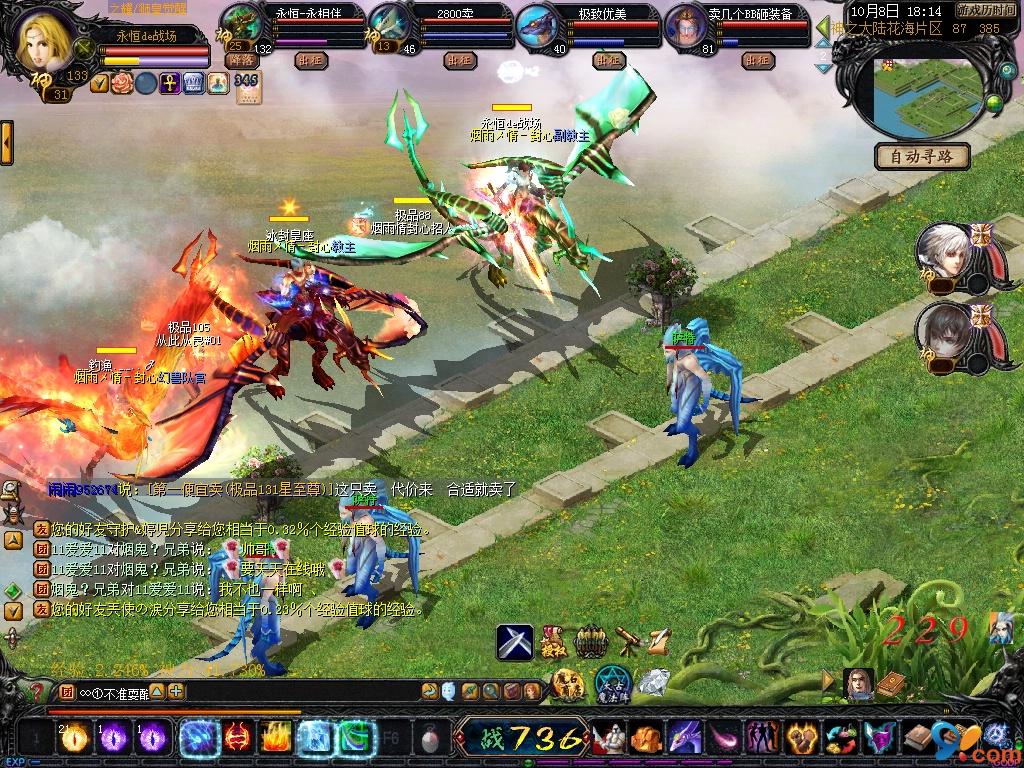Open the purple dragon menu icon
Image resolution: width=1024 pixels, height=768 pixels.
pos(685,738)
